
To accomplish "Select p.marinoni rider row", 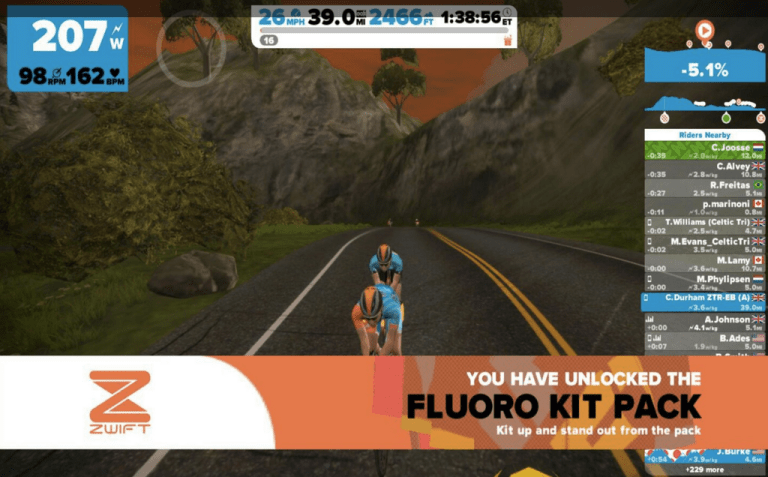I will click(x=704, y=208).
